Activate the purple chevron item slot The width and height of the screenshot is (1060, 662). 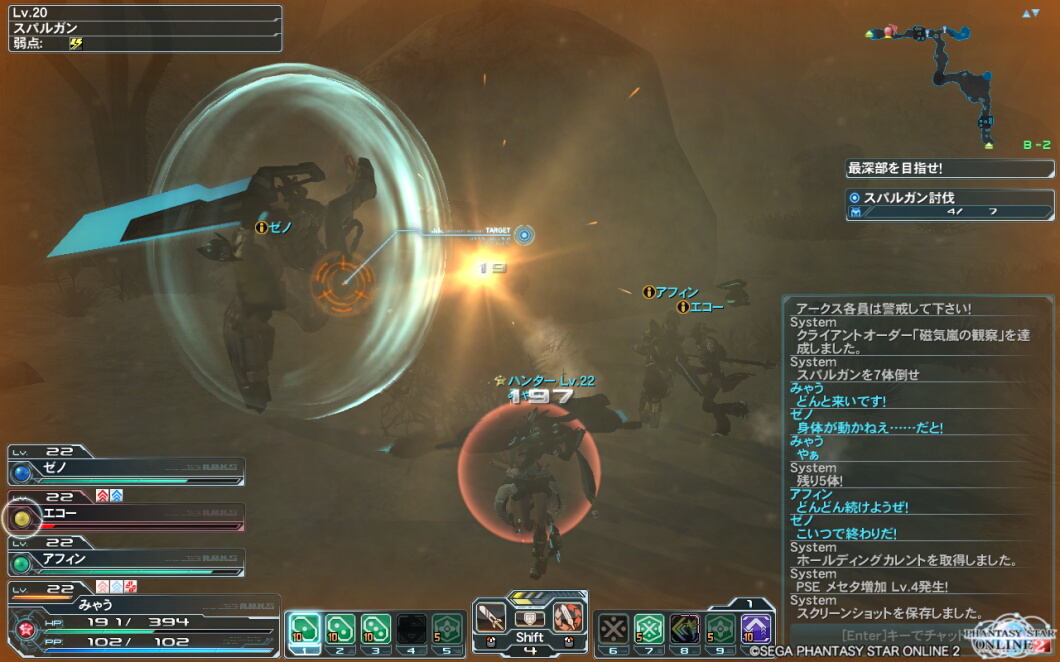click(757, 628)
